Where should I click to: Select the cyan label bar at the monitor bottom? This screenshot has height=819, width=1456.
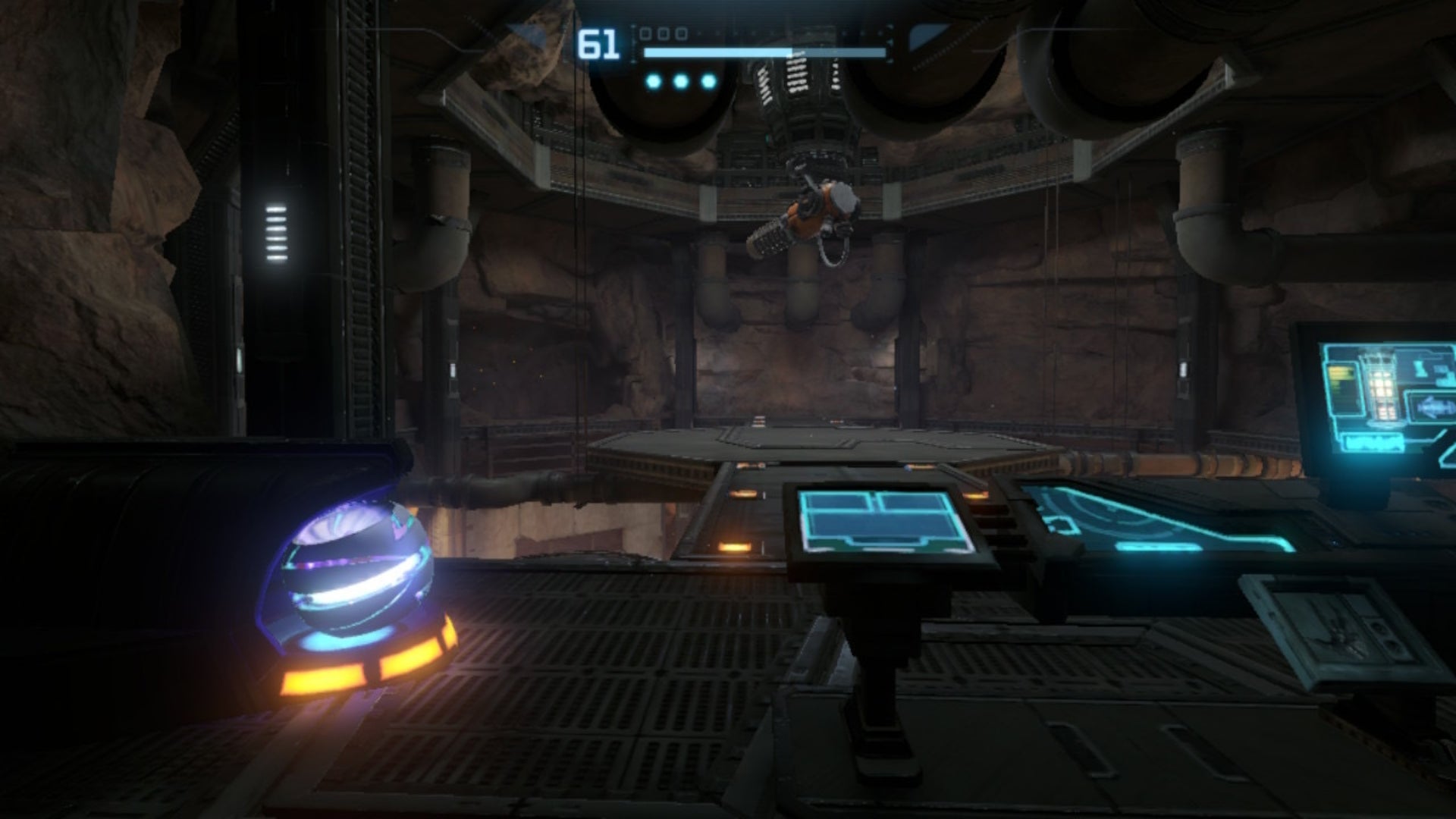[x=1373, y=441]
